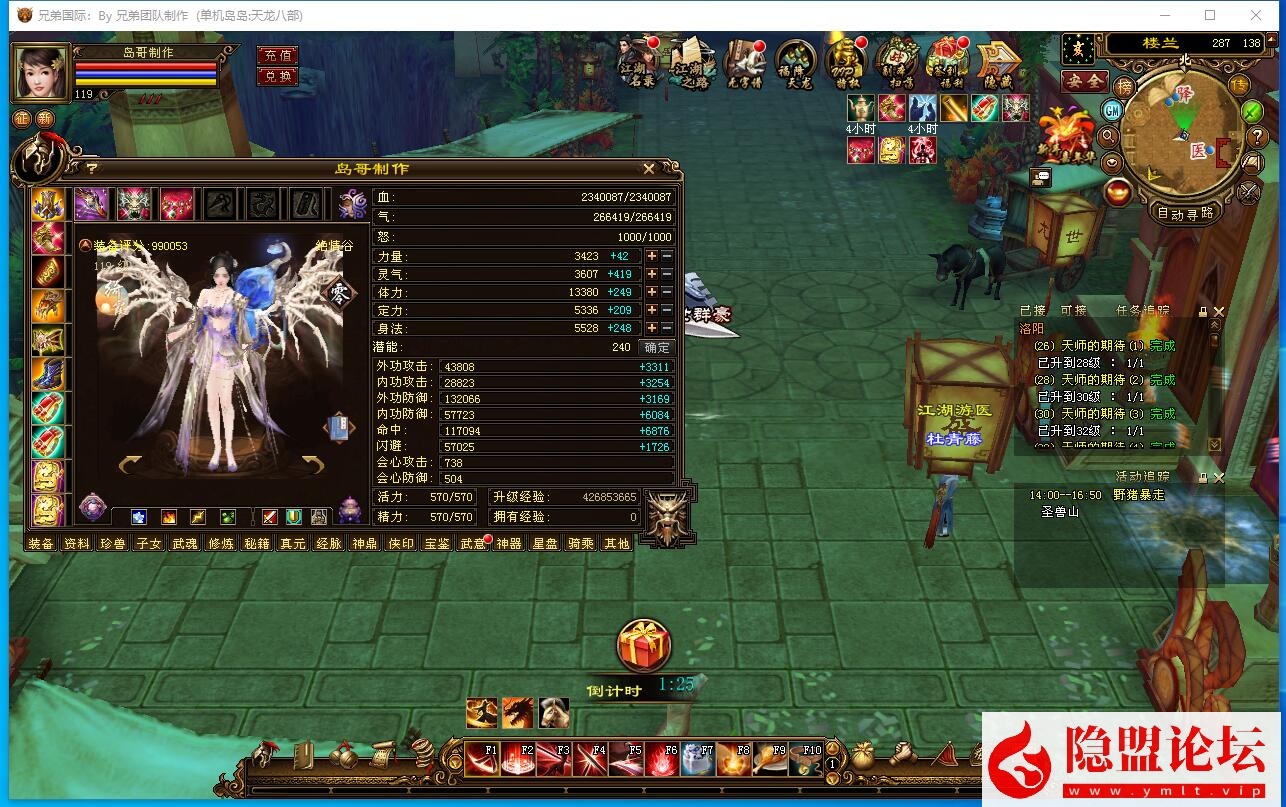Open the 武魂 tab
The image size is (1286, 807).
184,543
